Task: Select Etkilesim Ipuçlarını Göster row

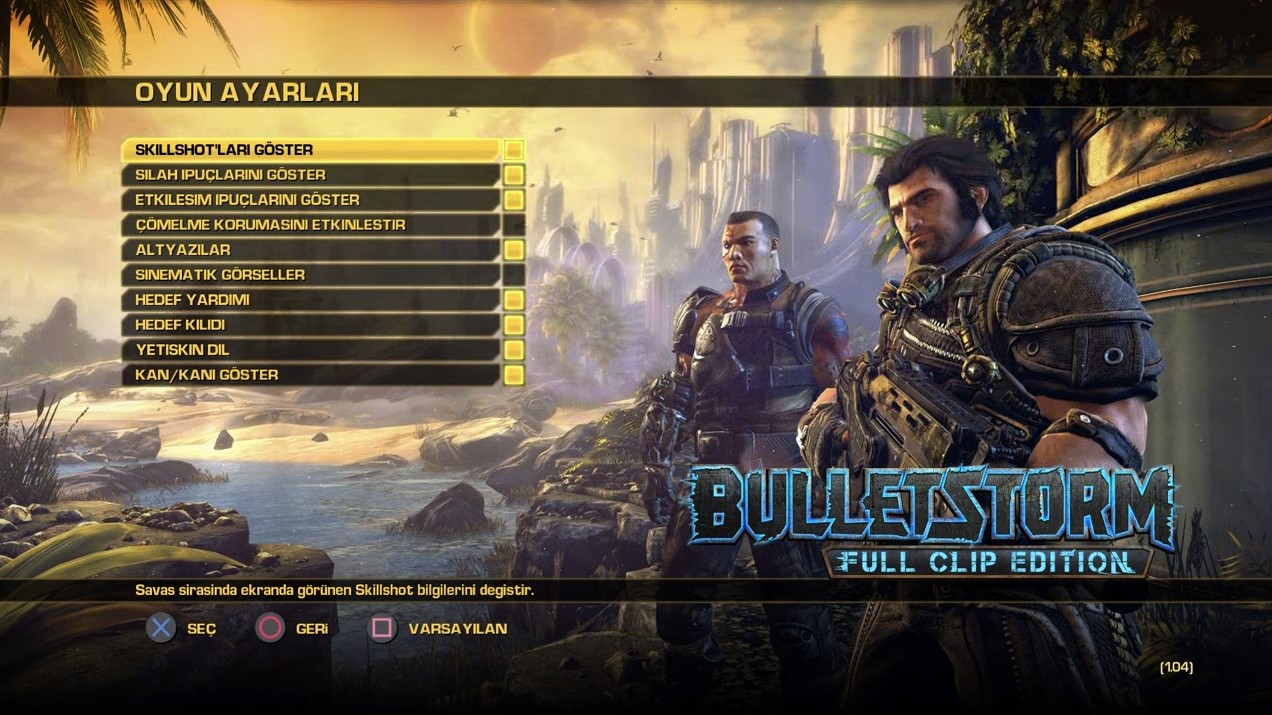Action: pyautogui.click(x=310, y=200)
